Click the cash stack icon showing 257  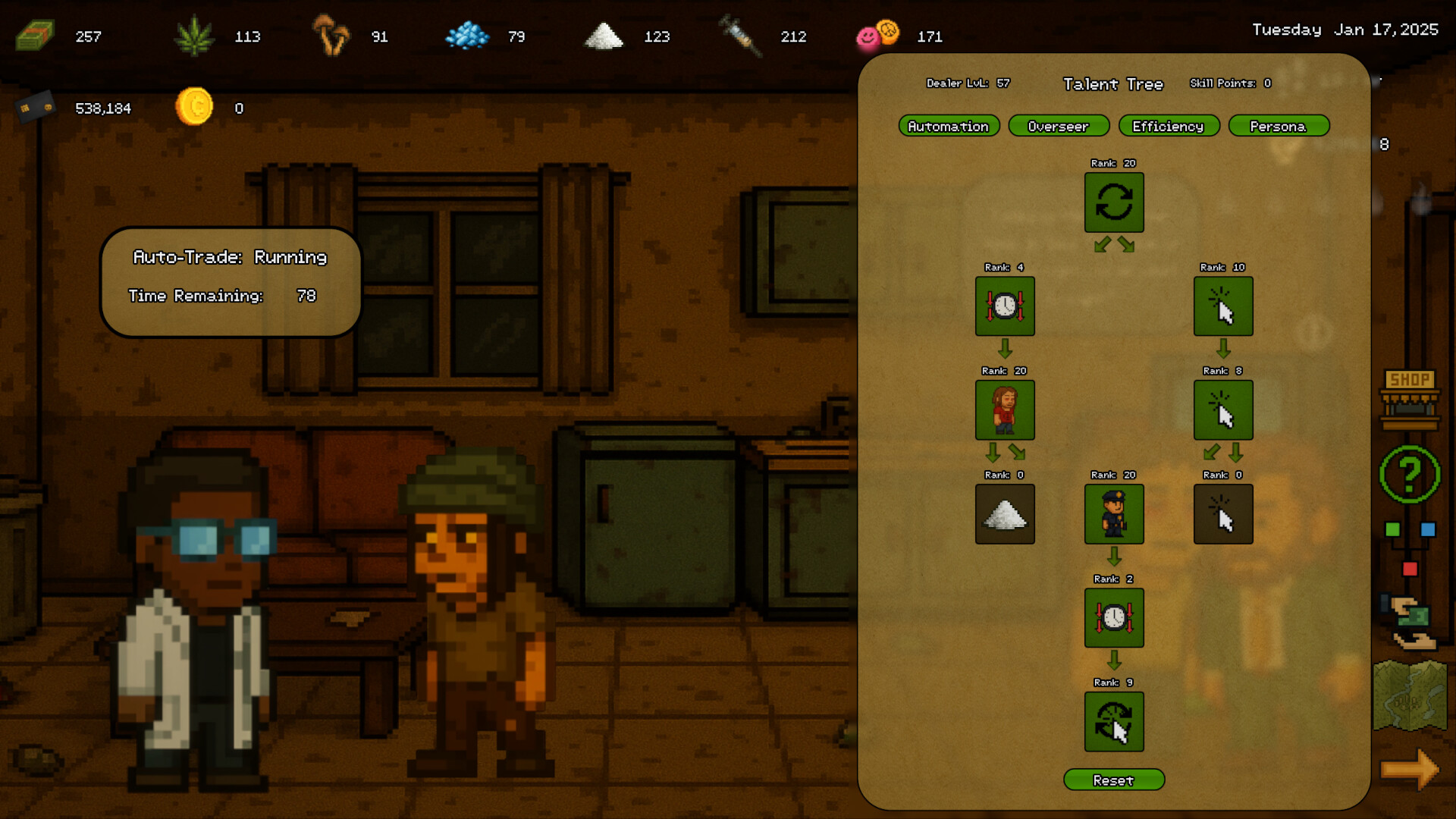[x=34, y=34]
